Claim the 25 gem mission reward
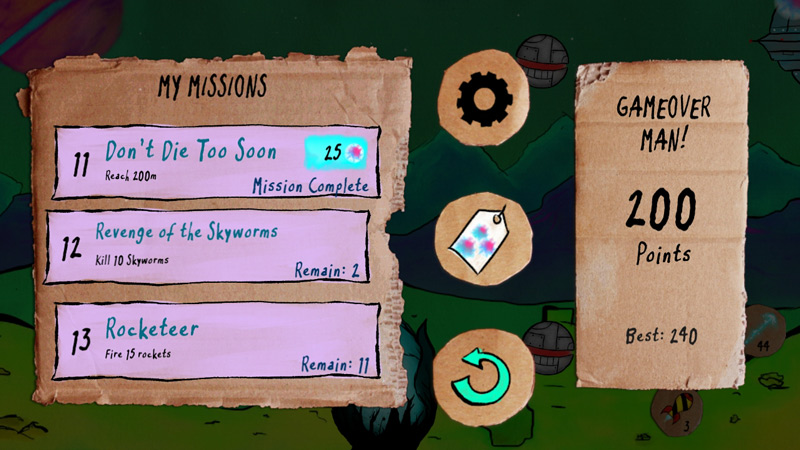Viewport: 800px width, 450px height. (x=340, y=152)
